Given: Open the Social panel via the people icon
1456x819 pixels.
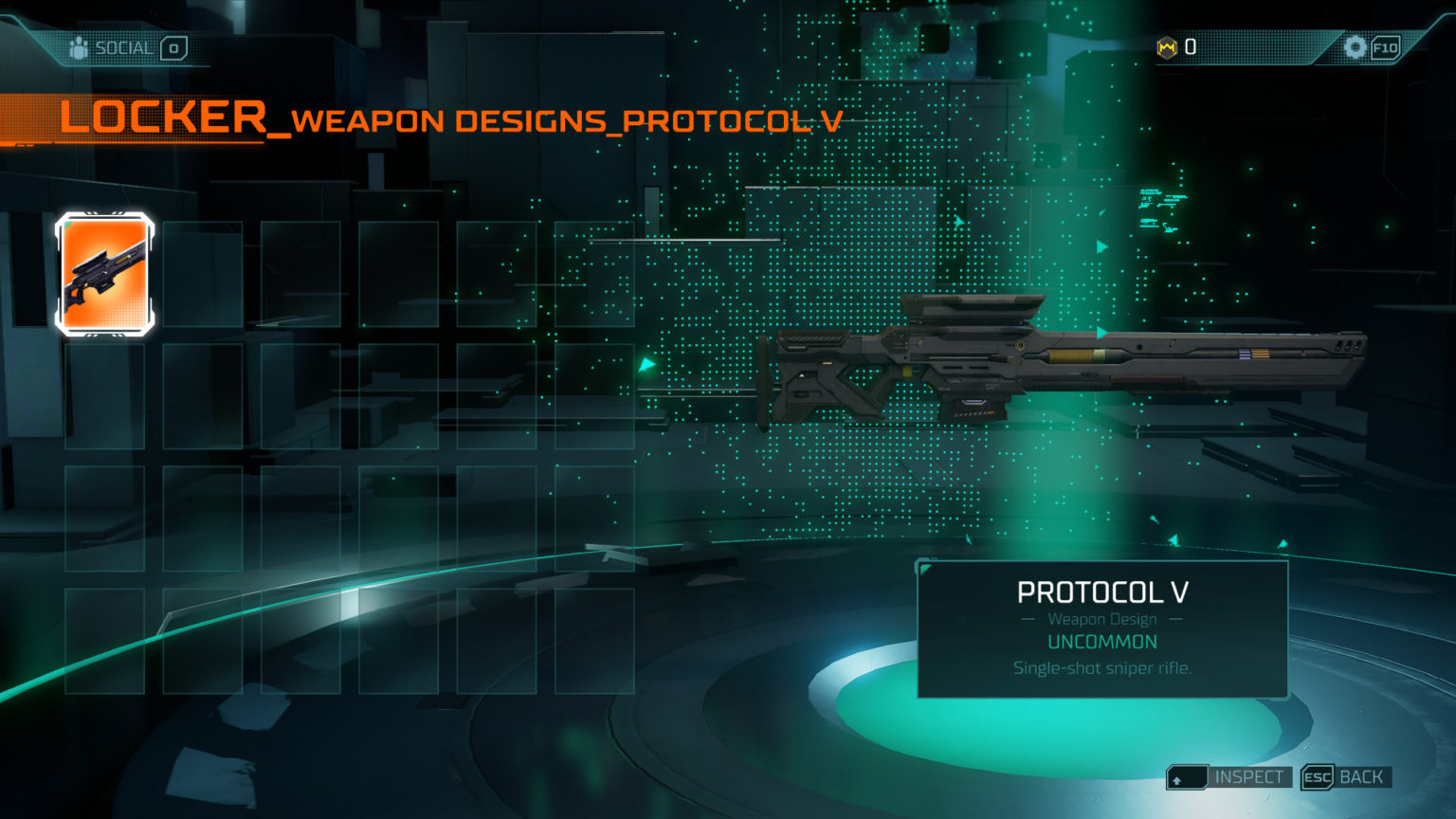Looking at the screenshot, I should pyautogui.click(x=76, y=46).
